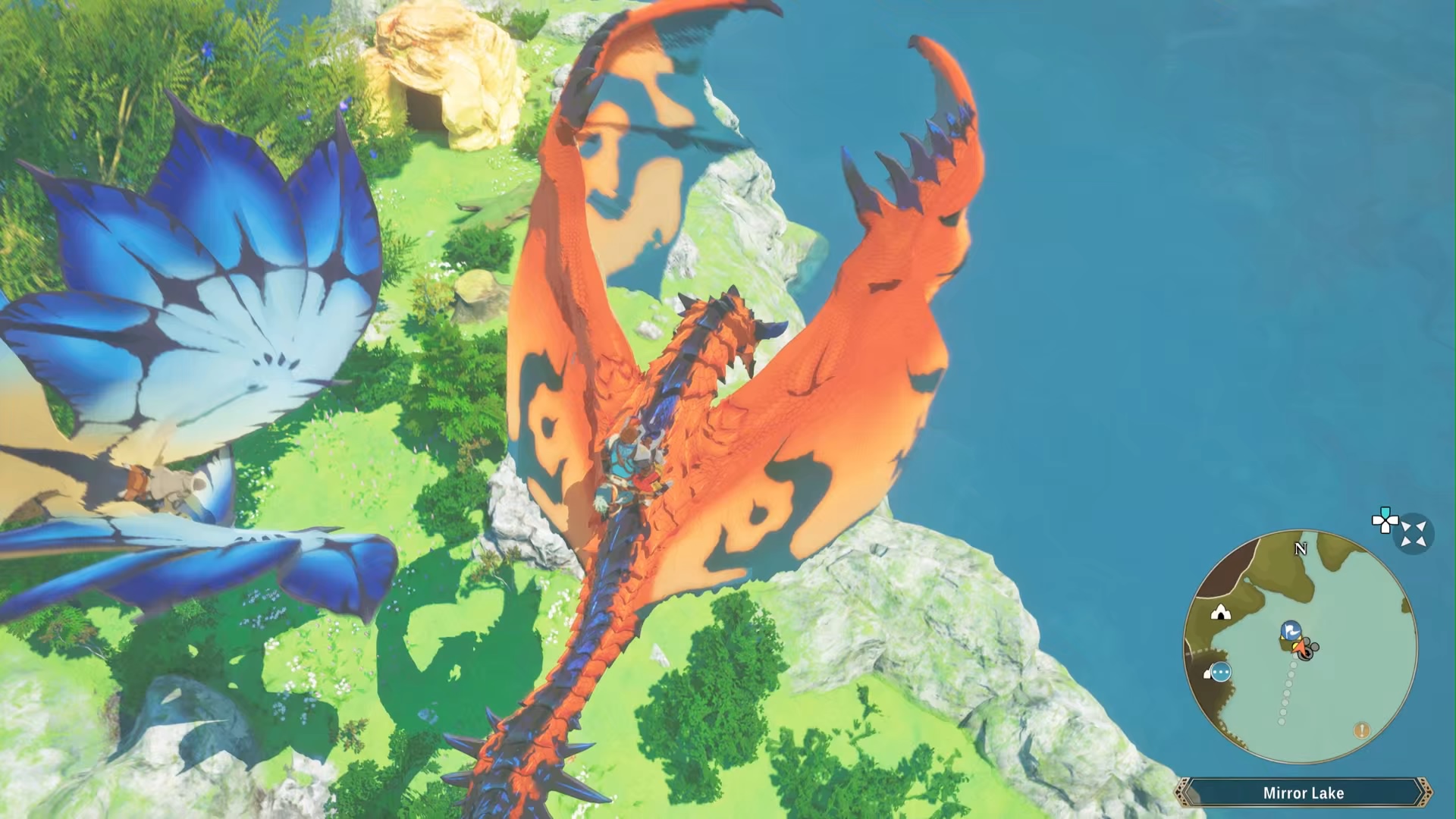Viewport: 1456px width, 819px height.
Task: Select the cave den marker on the minimap
Action: tap(1220, 612)
